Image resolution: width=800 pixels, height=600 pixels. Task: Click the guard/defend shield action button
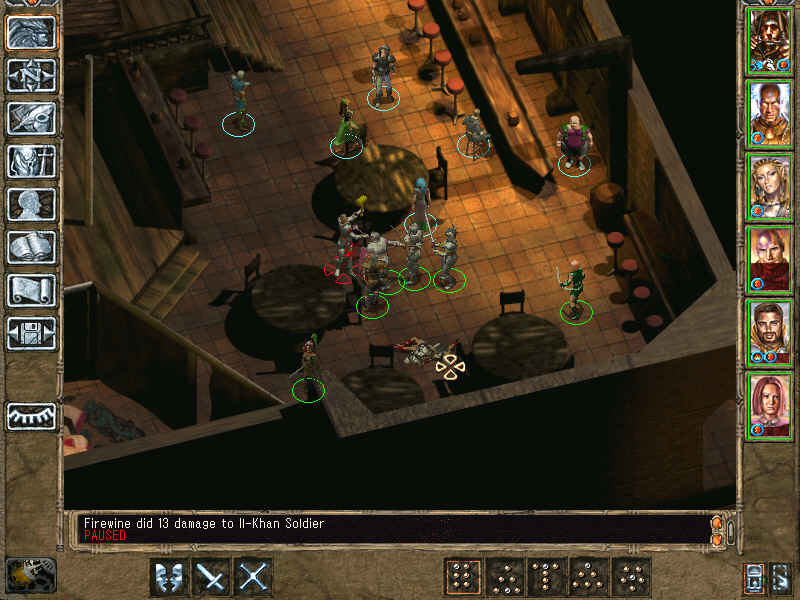point(168,577)
